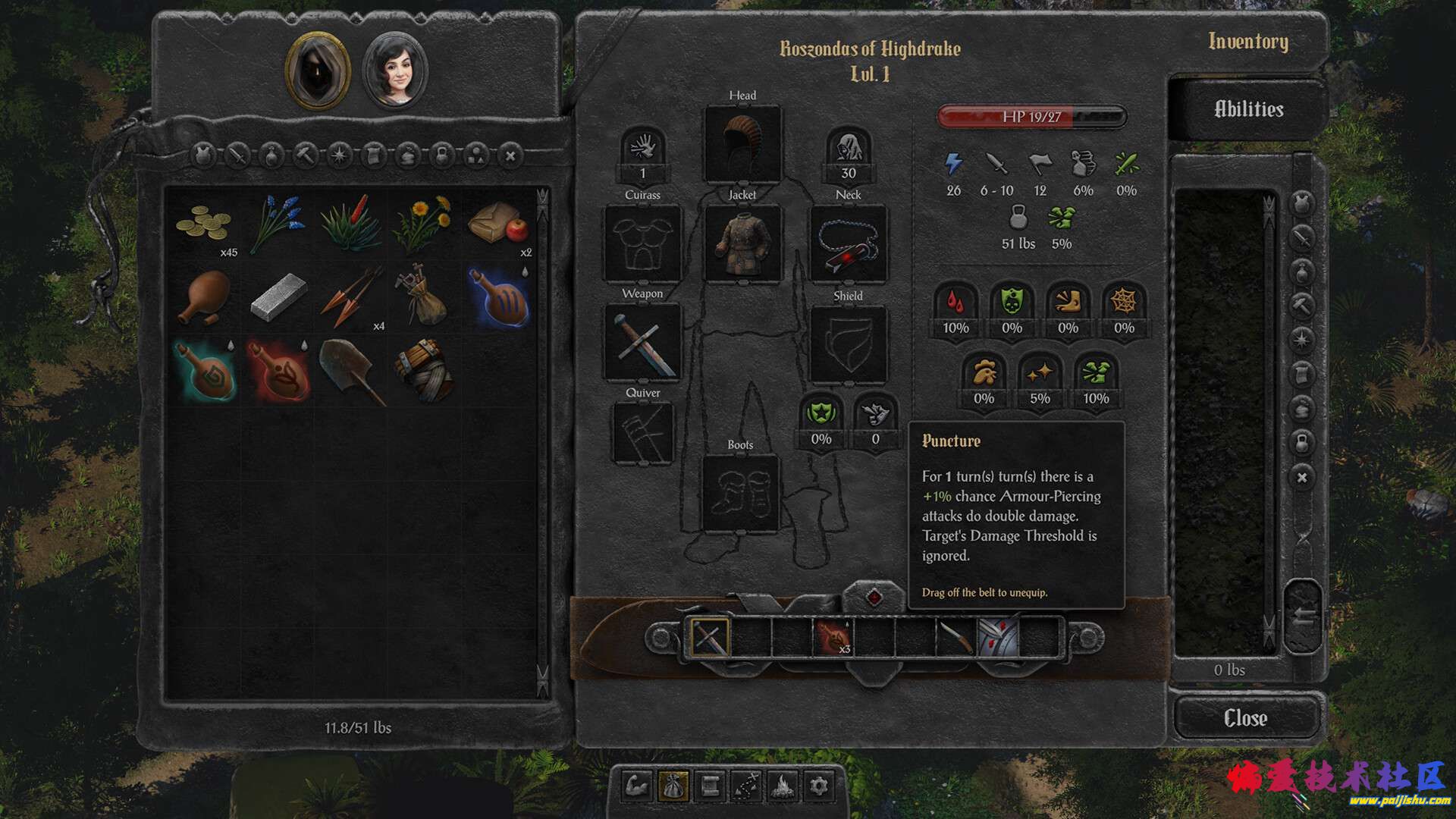The image size is (1456, 819).
Task: Select the hooded character portrait
Action: (x=318, y=71)
